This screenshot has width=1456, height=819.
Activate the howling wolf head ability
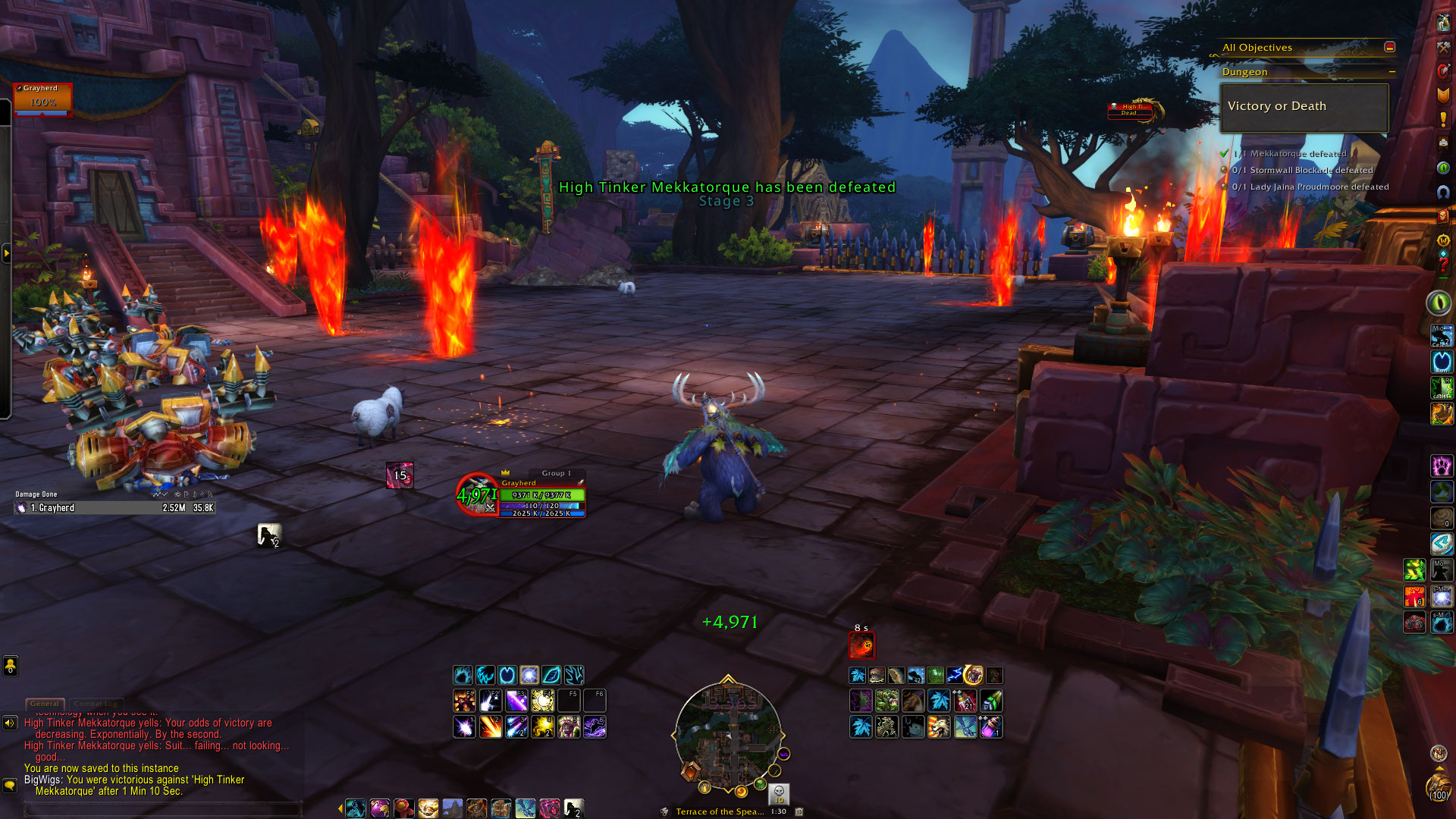(x=939, y=727)
